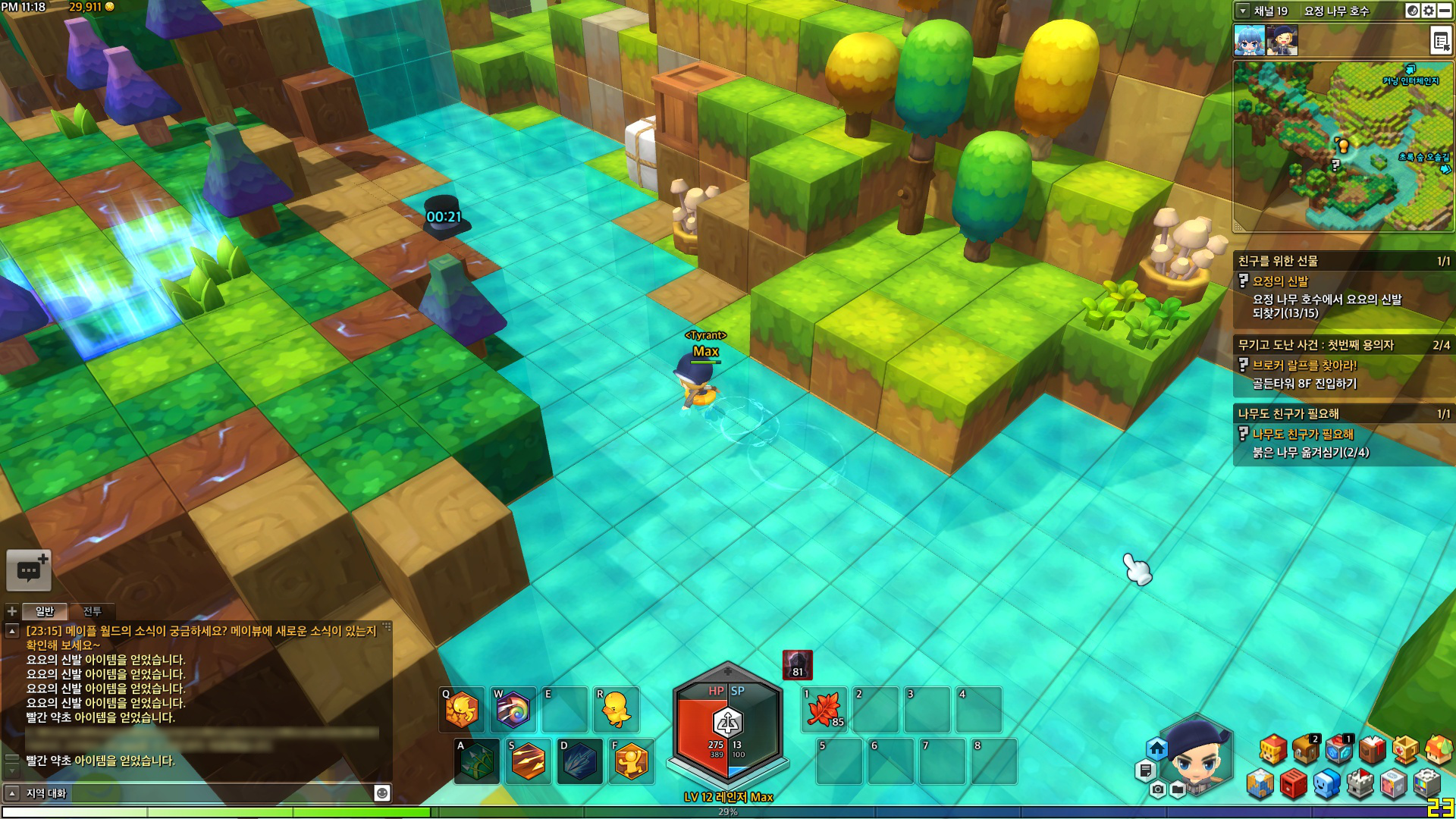This screenshot has width=1456, height=819.
Task: Open the '브로커 랄프를 찾아라!' quest entry
Action: click(1304, 366)
